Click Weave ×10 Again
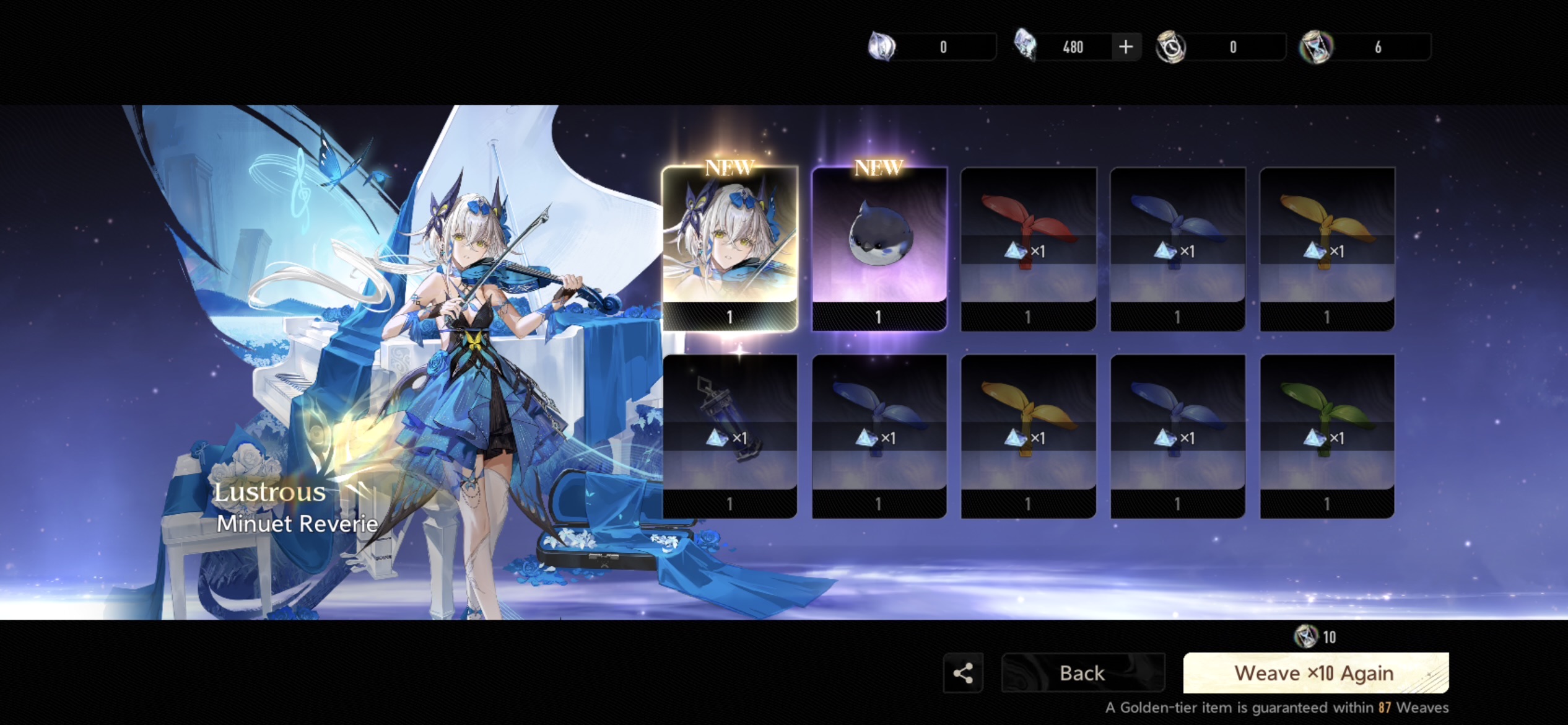Viewport: 1568px width, 725px height. coord(1315,673)
